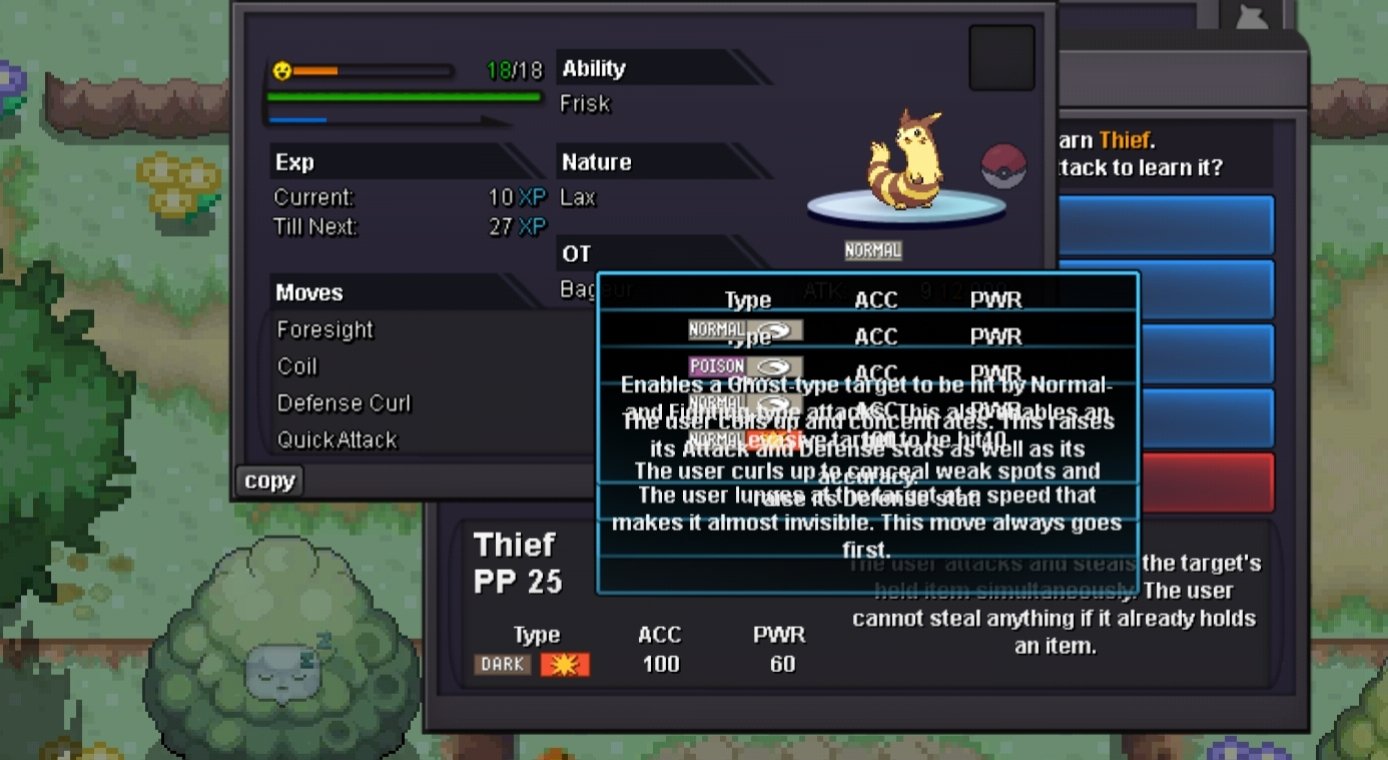Click the red button under the blue options
Screen dimensions: 1388x760
[1207, 482]
